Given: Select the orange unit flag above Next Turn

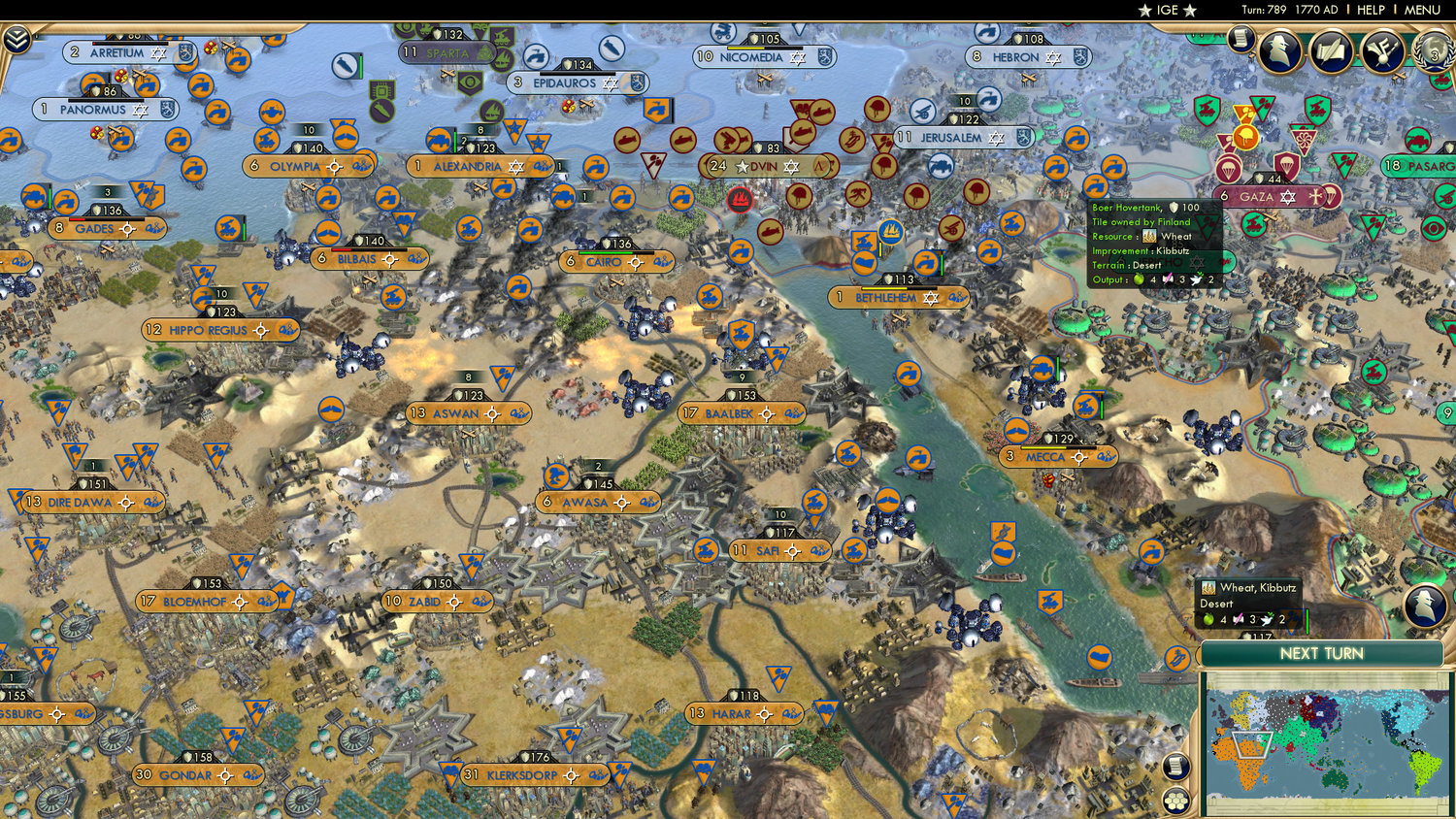Looking at the screenshot, I should click(1176, 656).
